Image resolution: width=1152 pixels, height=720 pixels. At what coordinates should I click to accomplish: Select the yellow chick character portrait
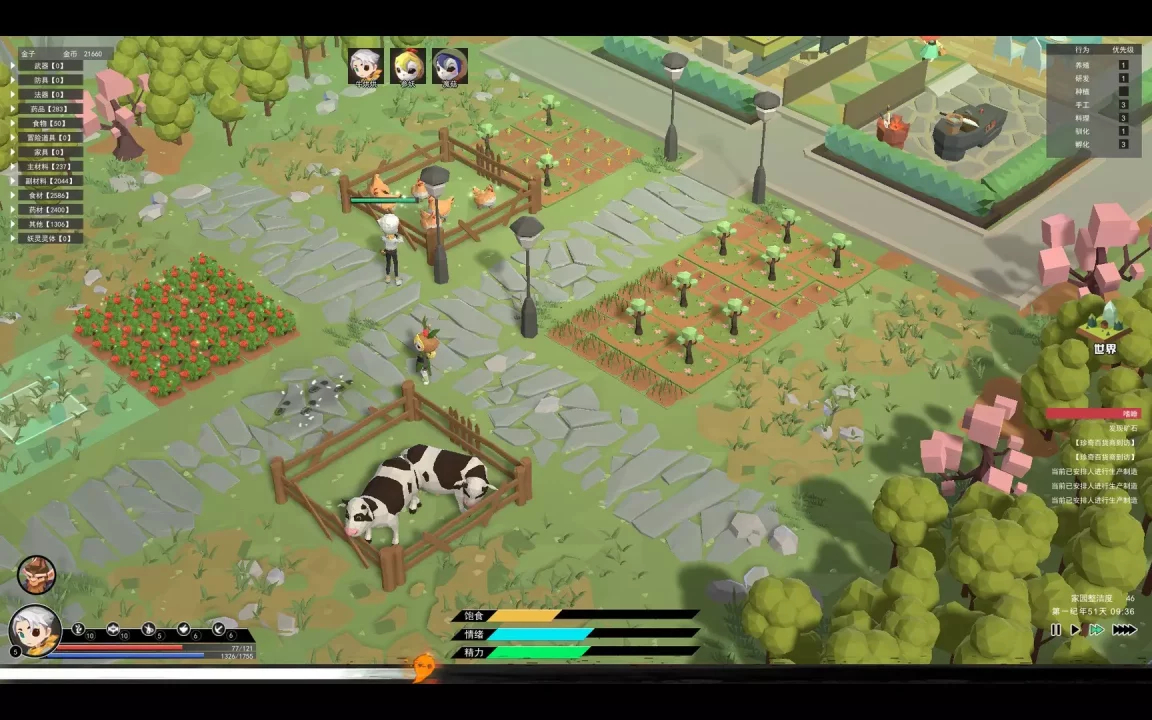coord(407,66)
